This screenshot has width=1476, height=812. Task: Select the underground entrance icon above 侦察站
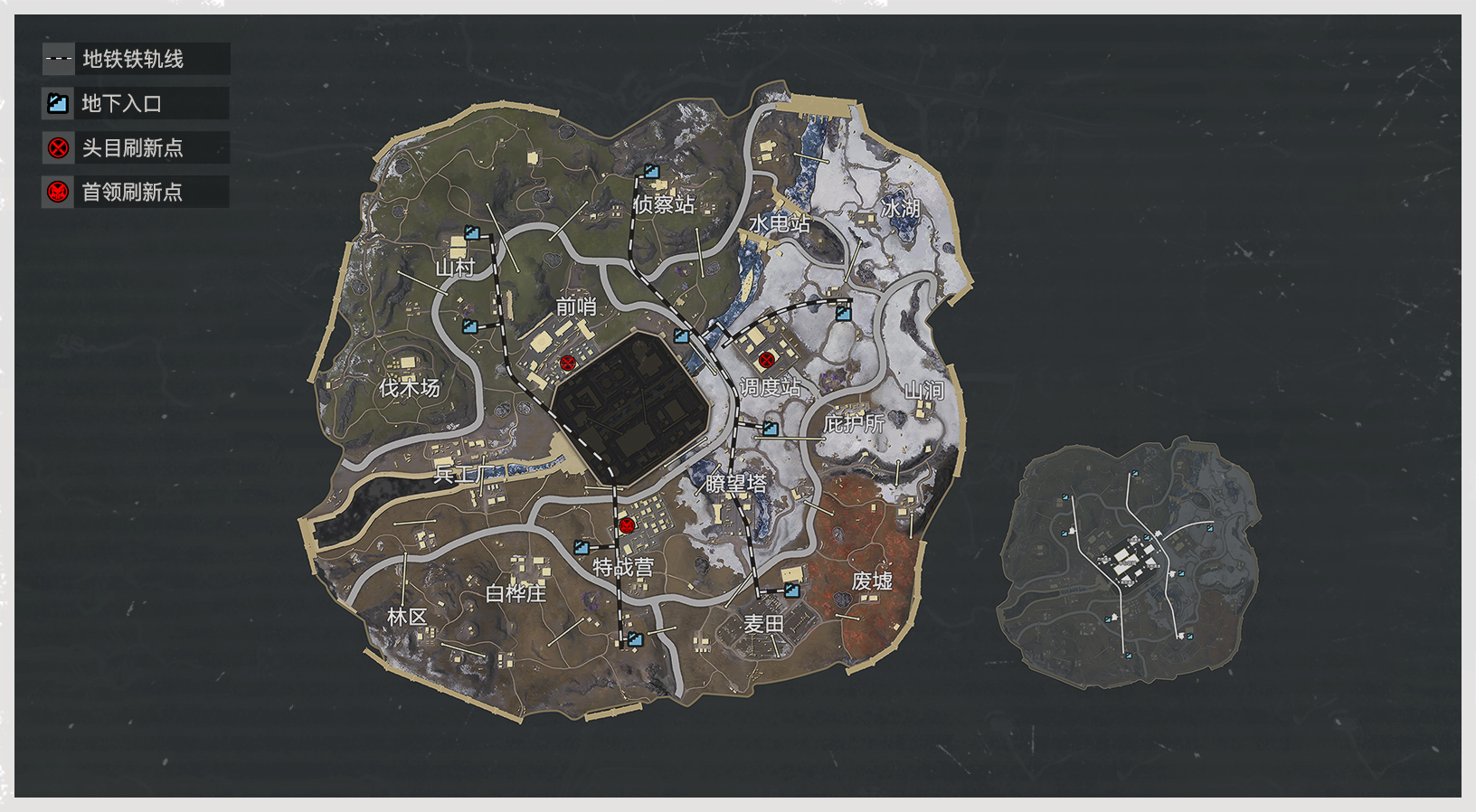(651, 171)
